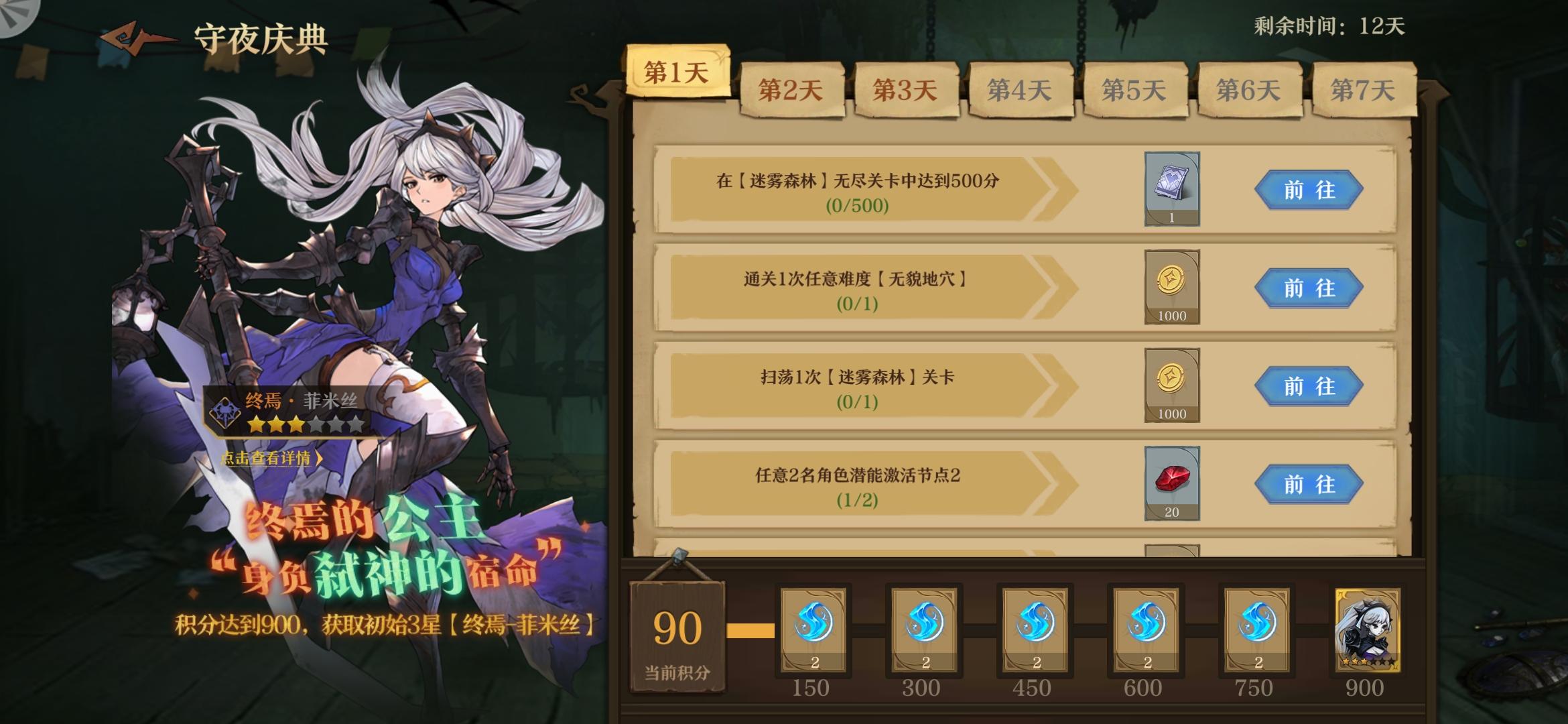
Task: Select the red gem reward showing 20
Action: click(x=1173, y=483)
